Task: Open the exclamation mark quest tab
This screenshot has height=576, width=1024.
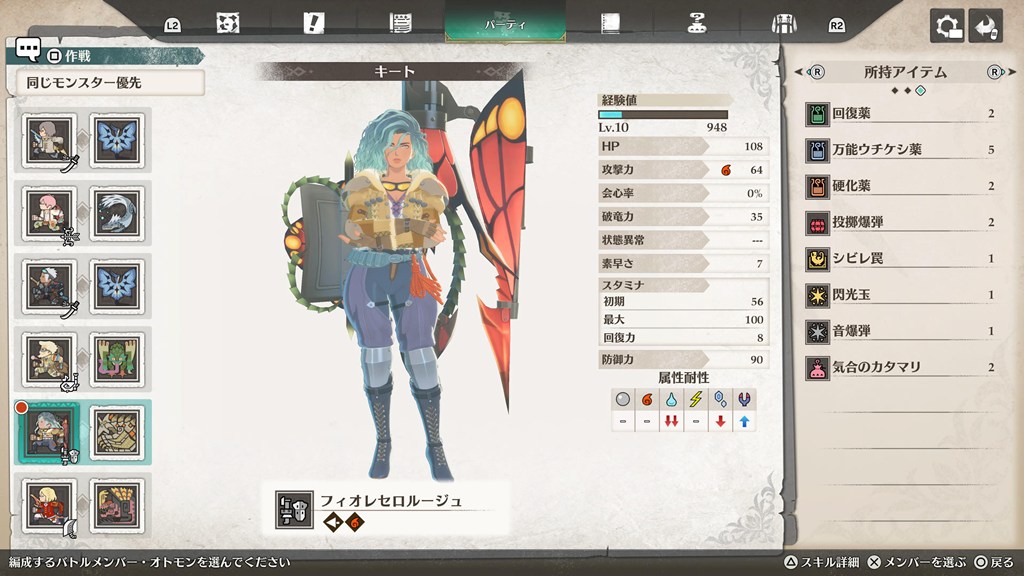Action: (x=315, y=22)
